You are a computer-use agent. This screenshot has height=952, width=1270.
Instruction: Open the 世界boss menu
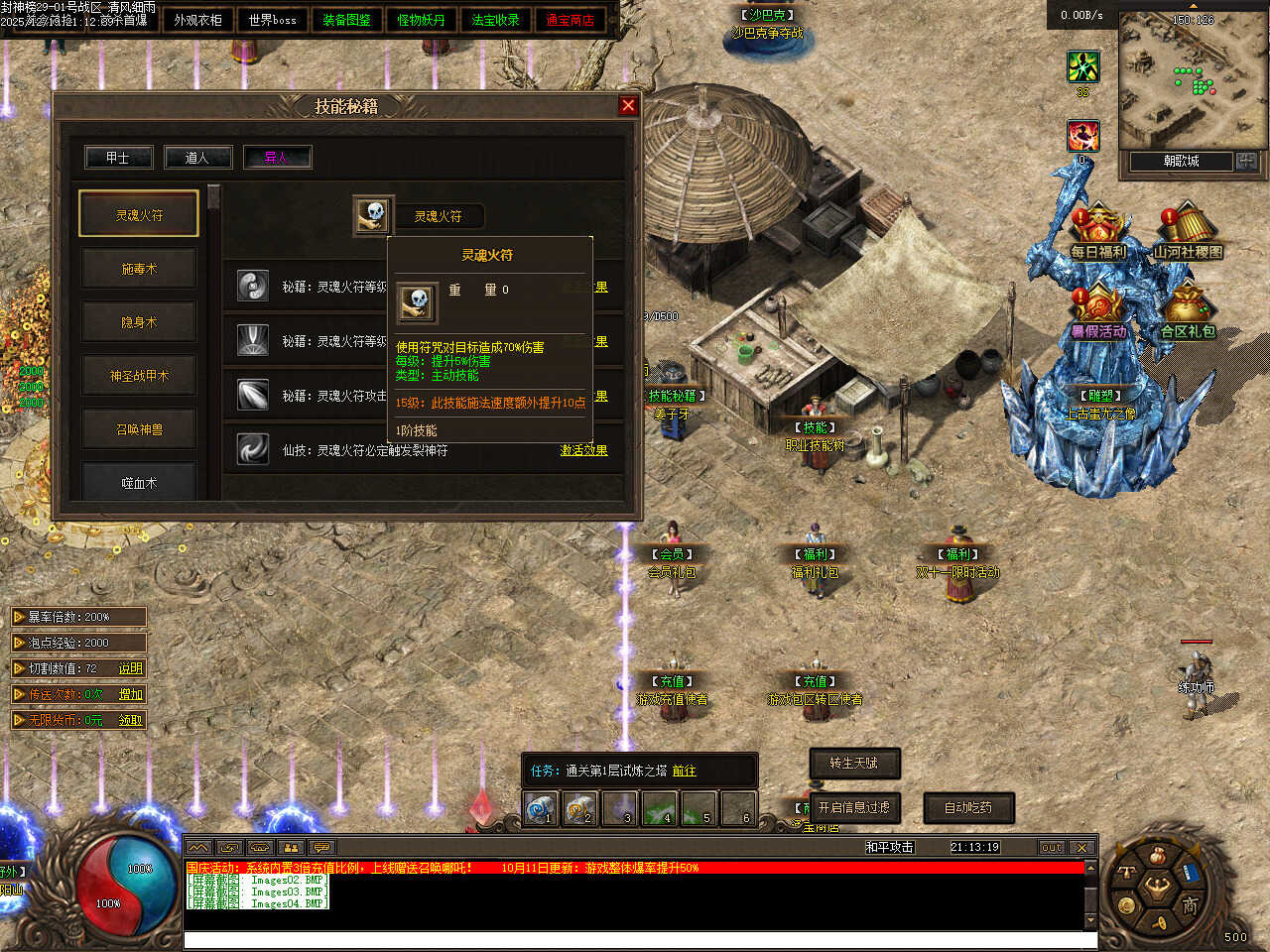tap(272, 20)
